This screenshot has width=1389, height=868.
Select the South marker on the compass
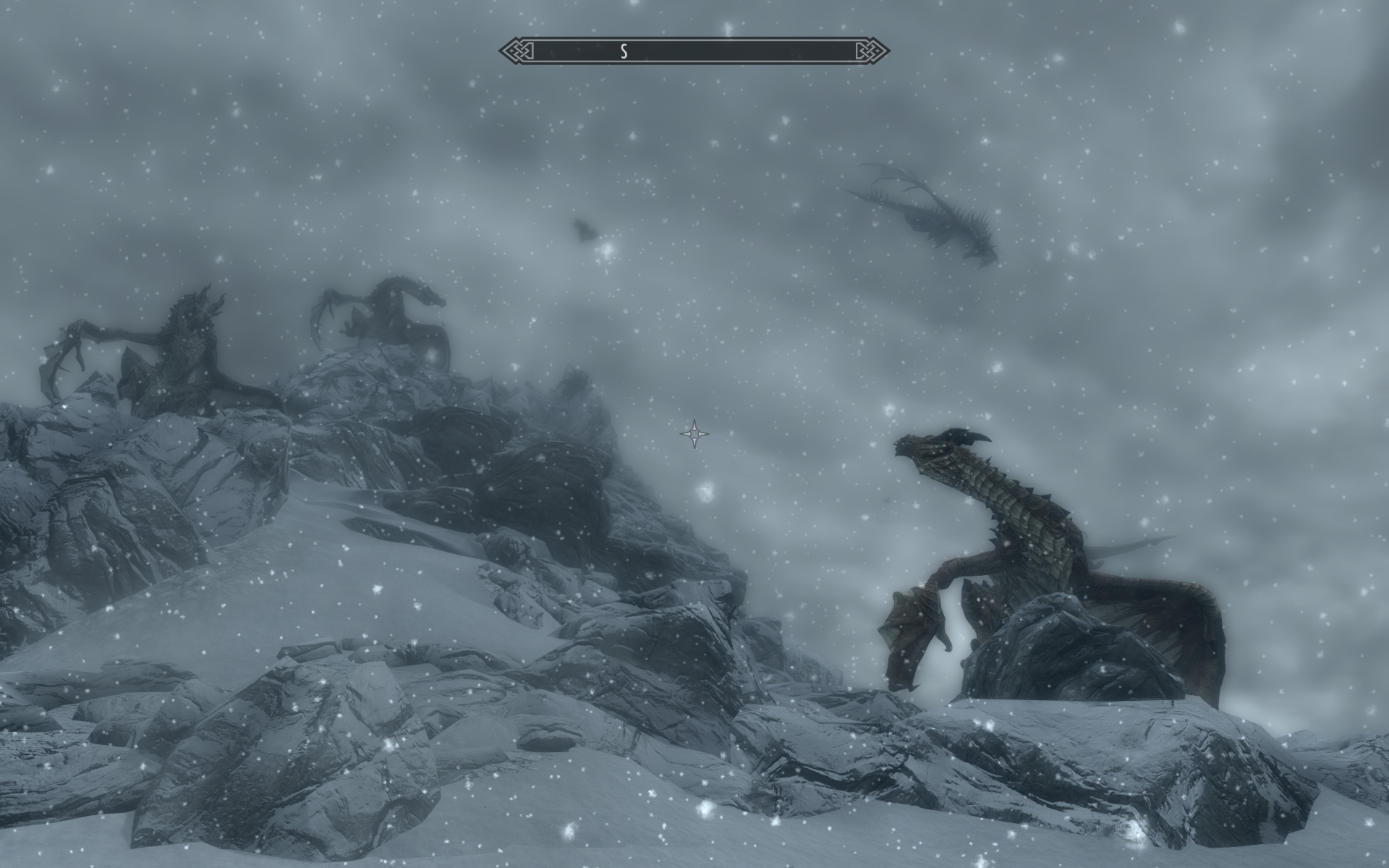pos(623,51)
